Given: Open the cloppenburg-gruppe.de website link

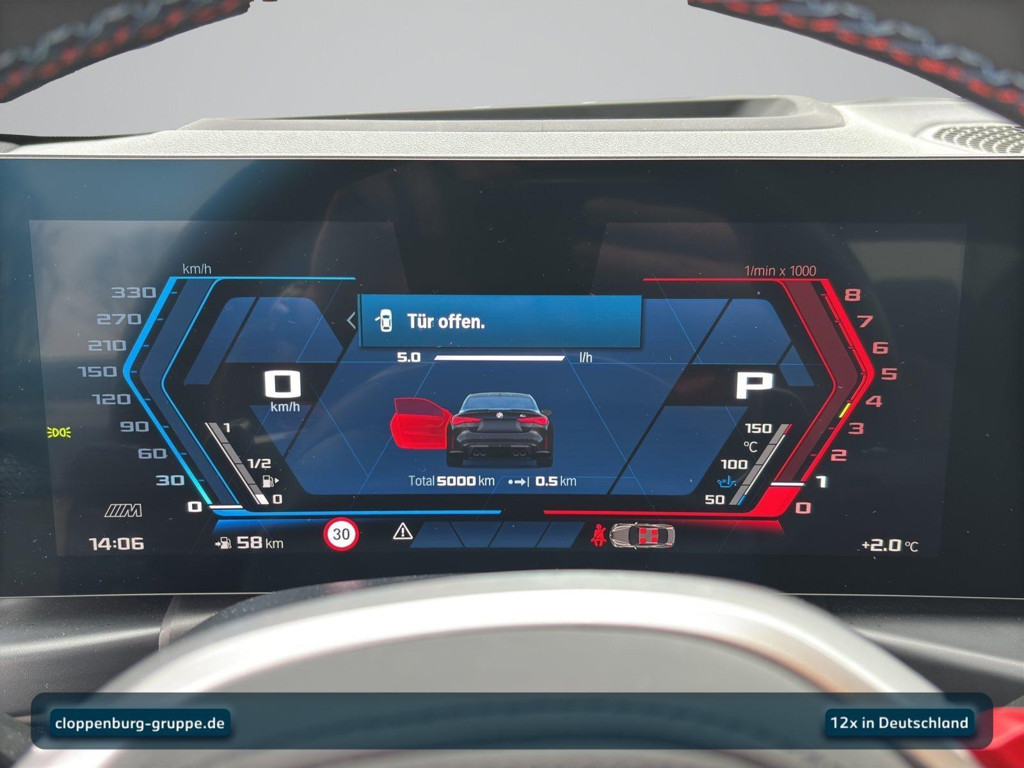Looking at the screenshot, I should point(140,722).
